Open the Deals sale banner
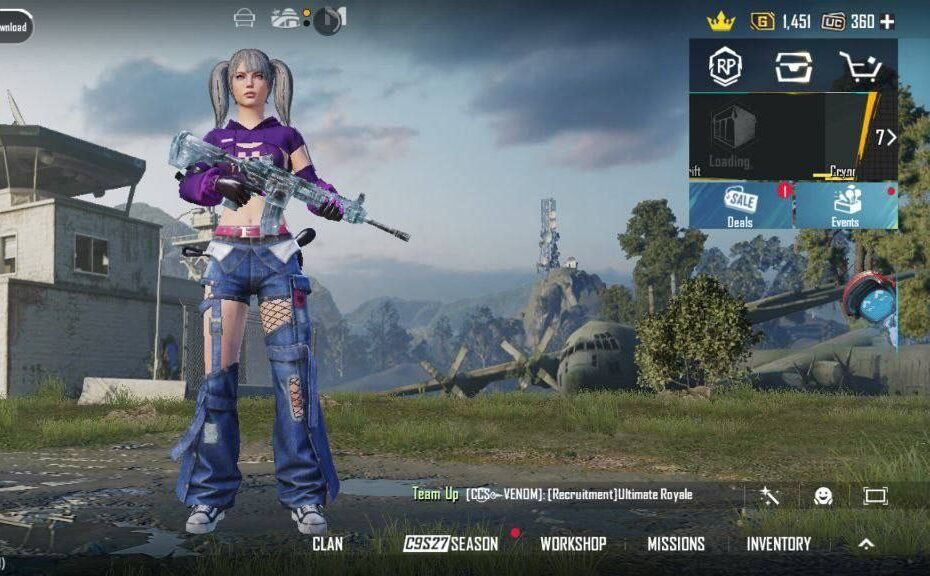The height and width of the screenshot is (576, 930). pos(741,205)
